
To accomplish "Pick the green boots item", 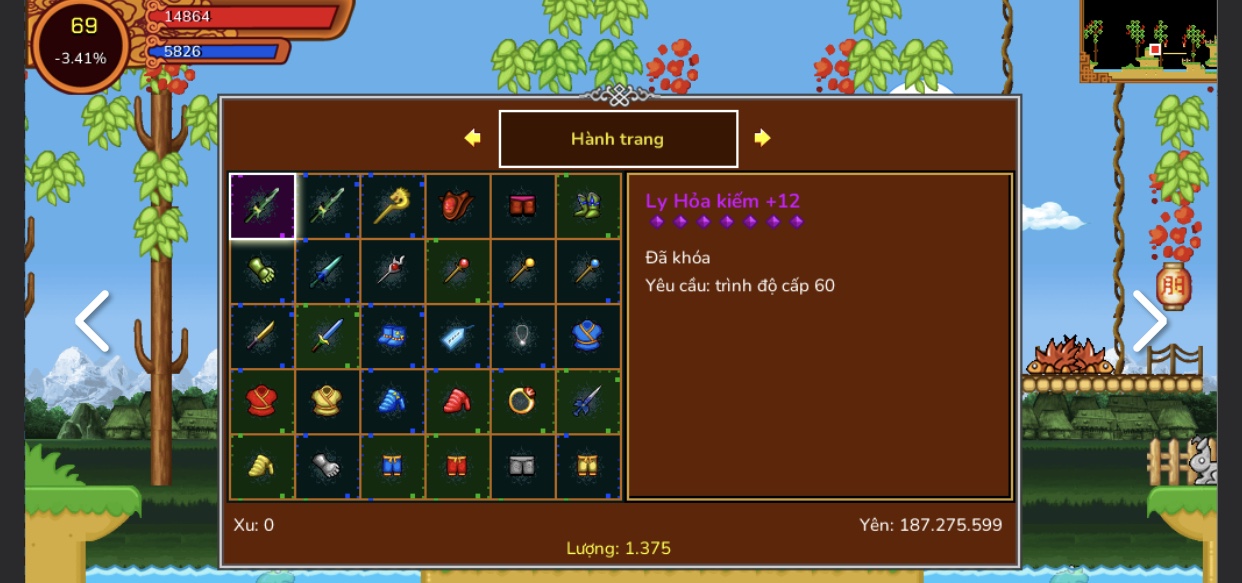I will (x=588, y=206).
